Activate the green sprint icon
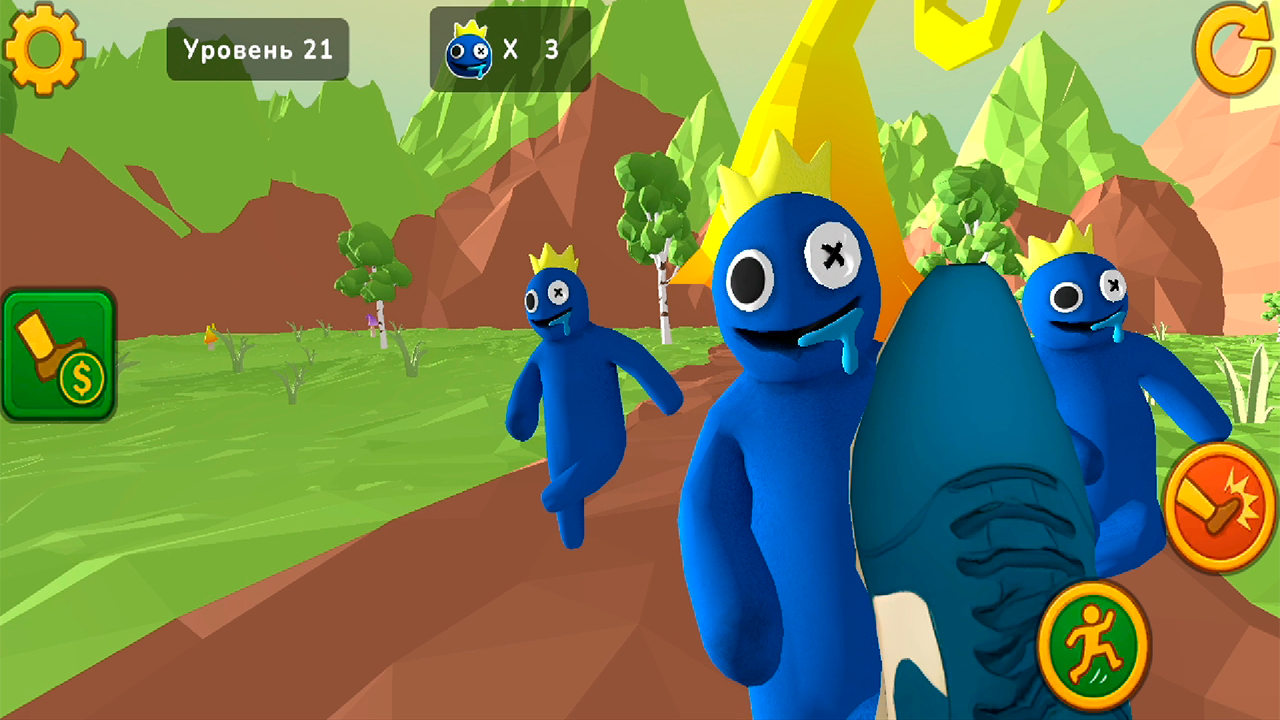 coord(1092,647)
